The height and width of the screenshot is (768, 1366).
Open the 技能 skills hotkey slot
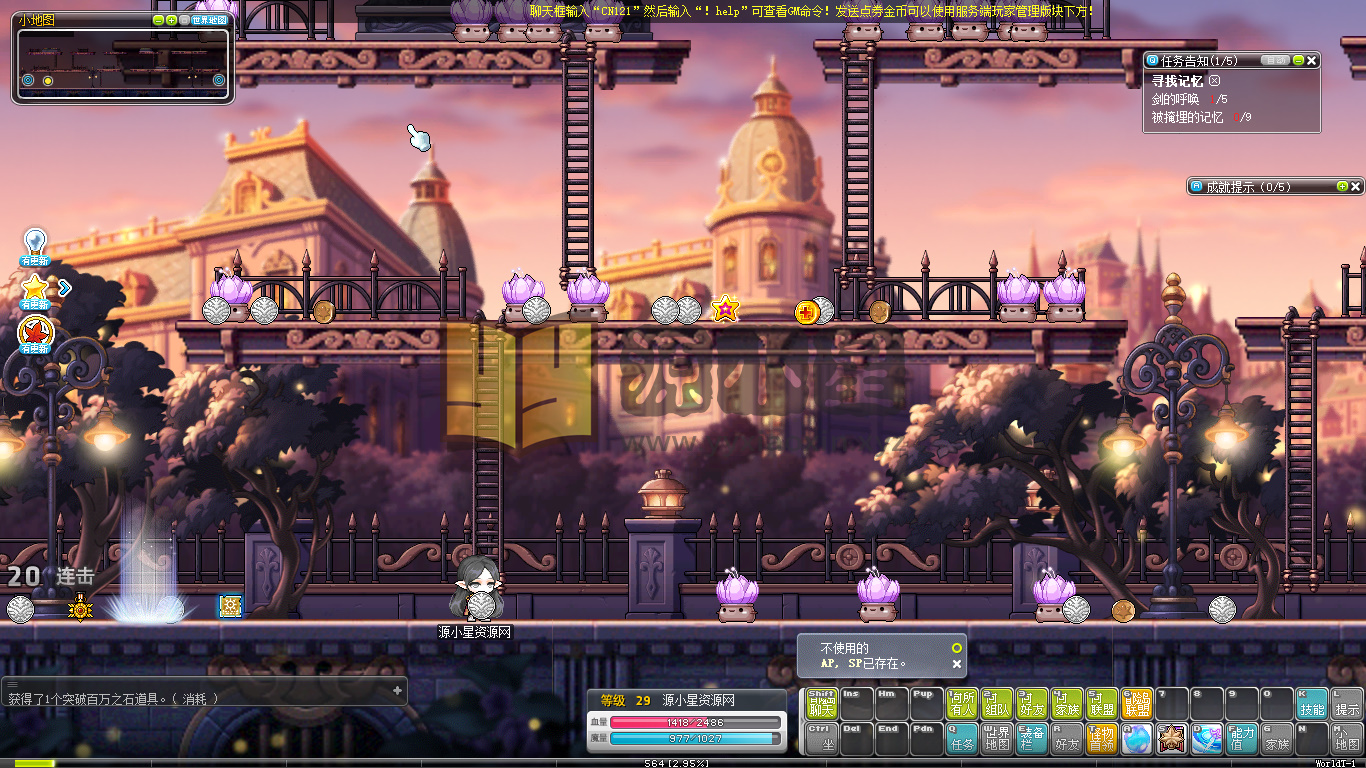[1312, 704]
